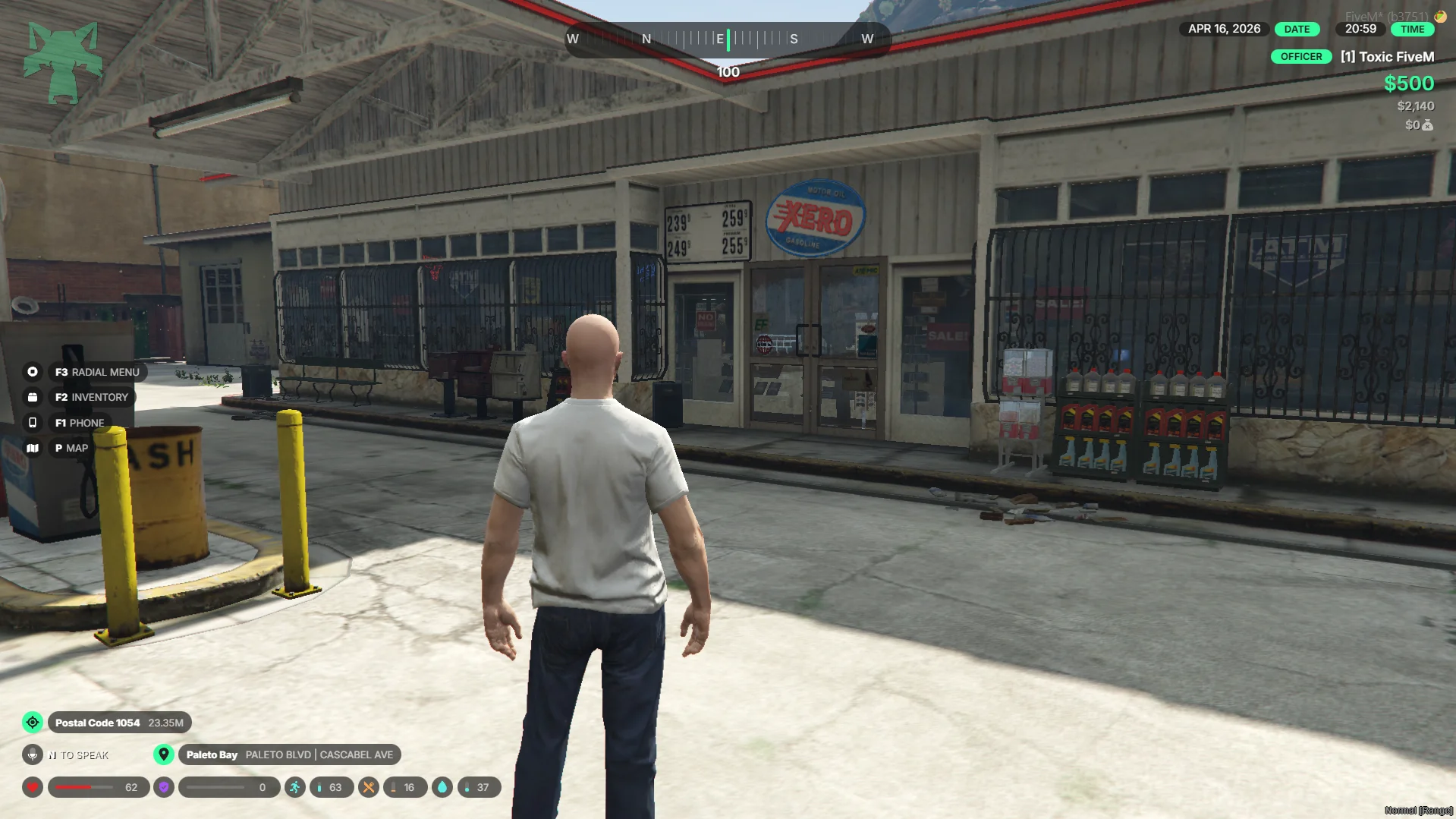
Task: Click the green OFFICER job badge
Action: point(1301,57)
